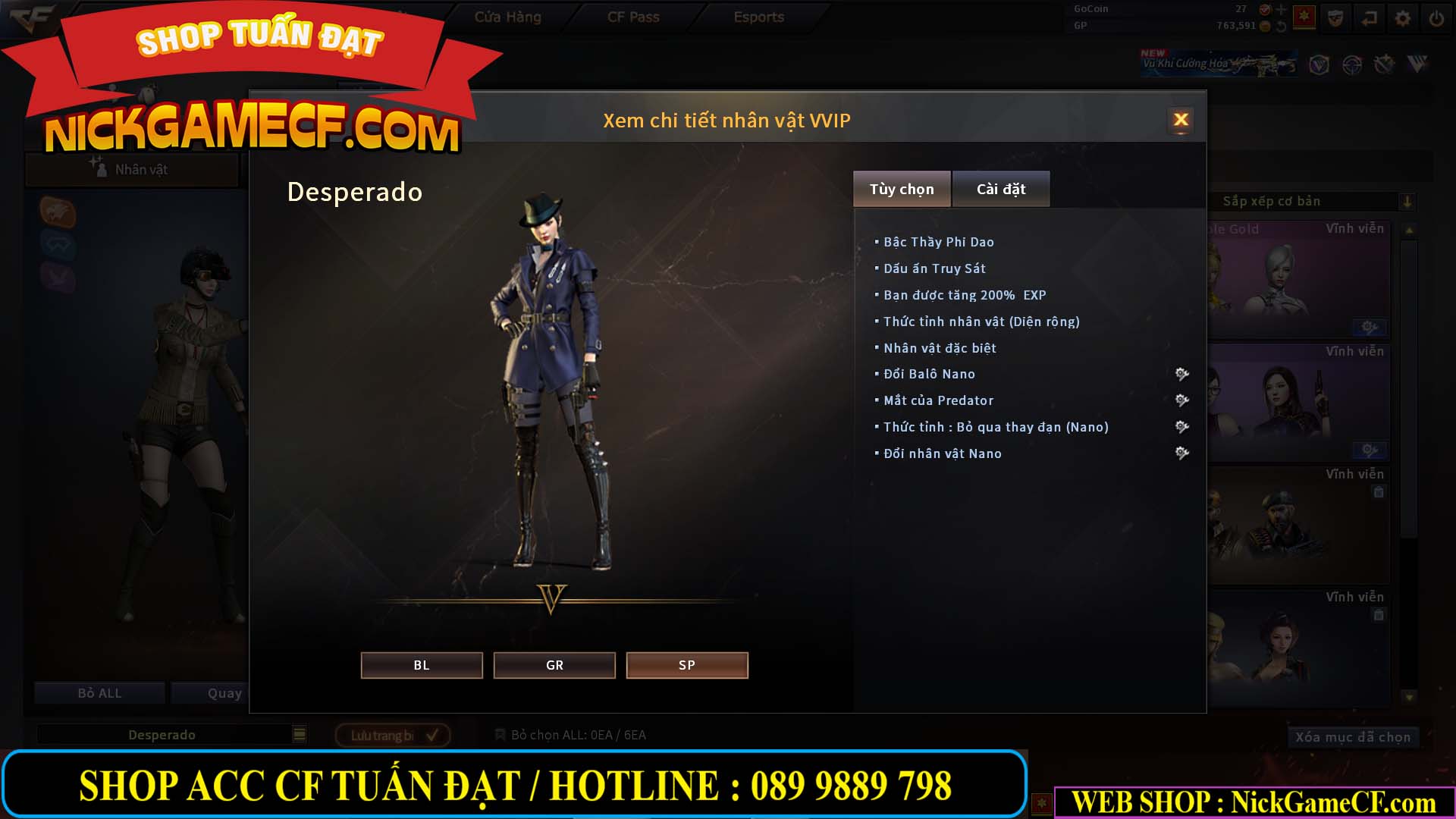Click the plus icon next to GoCoin balance
Screen dimensions: 1456x819
pyautogui.click(x=1282, y=10)
